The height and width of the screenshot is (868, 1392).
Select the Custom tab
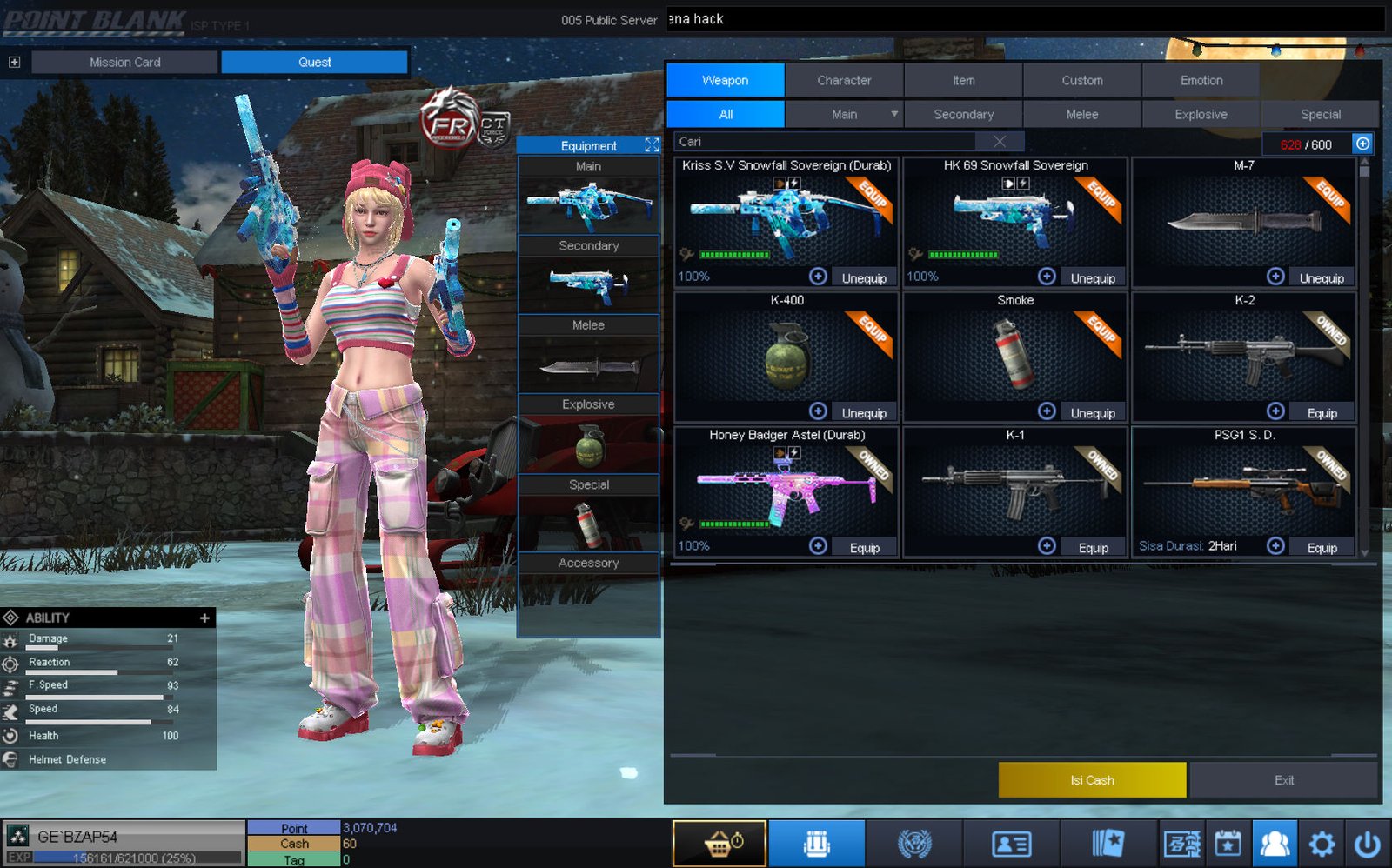pos(1081,80)
